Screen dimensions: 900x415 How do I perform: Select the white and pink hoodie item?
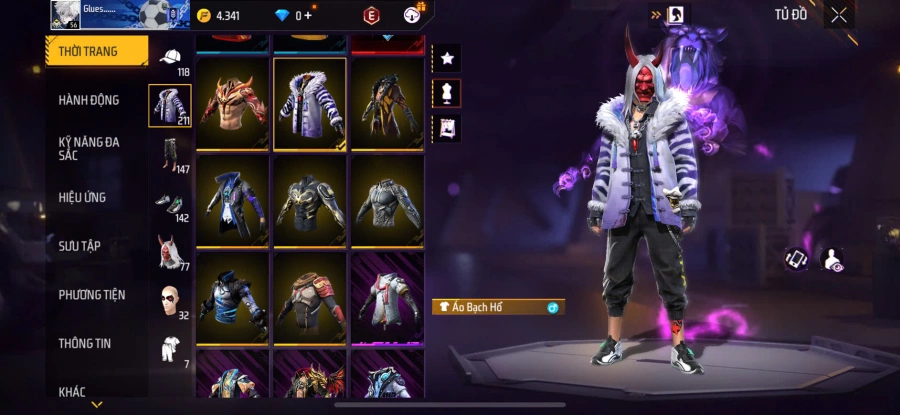pos(386,296)
